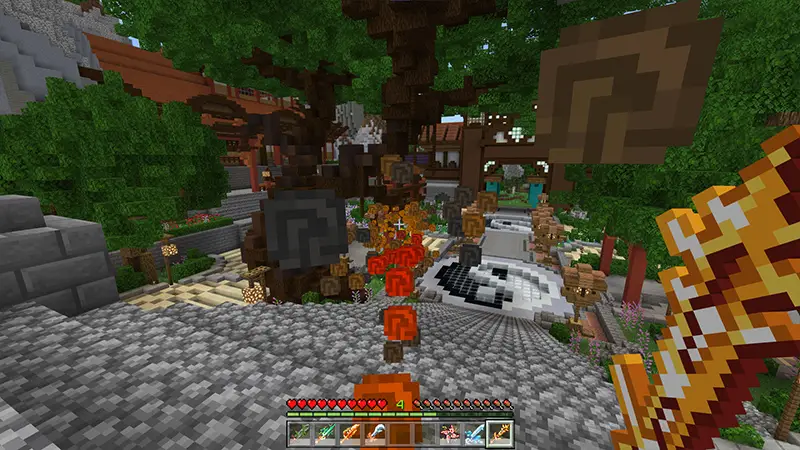Select the icy blue sword hotbar slot
The image size is (800, 450).
[x=475, y=432]
